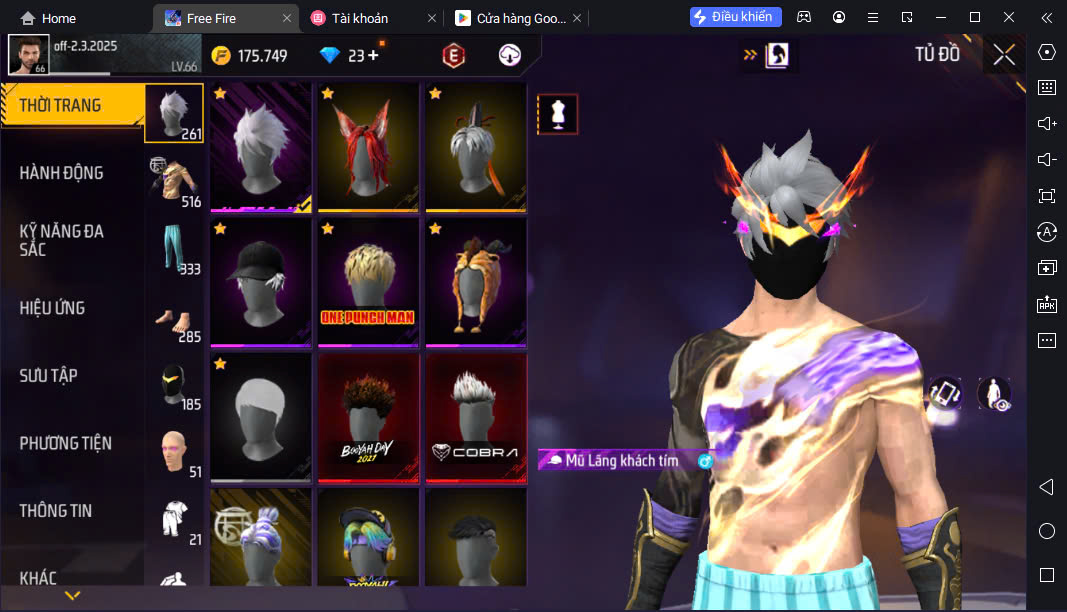Open the Hiệu Ứng section

pyautogui.click(x=52, y=308)
